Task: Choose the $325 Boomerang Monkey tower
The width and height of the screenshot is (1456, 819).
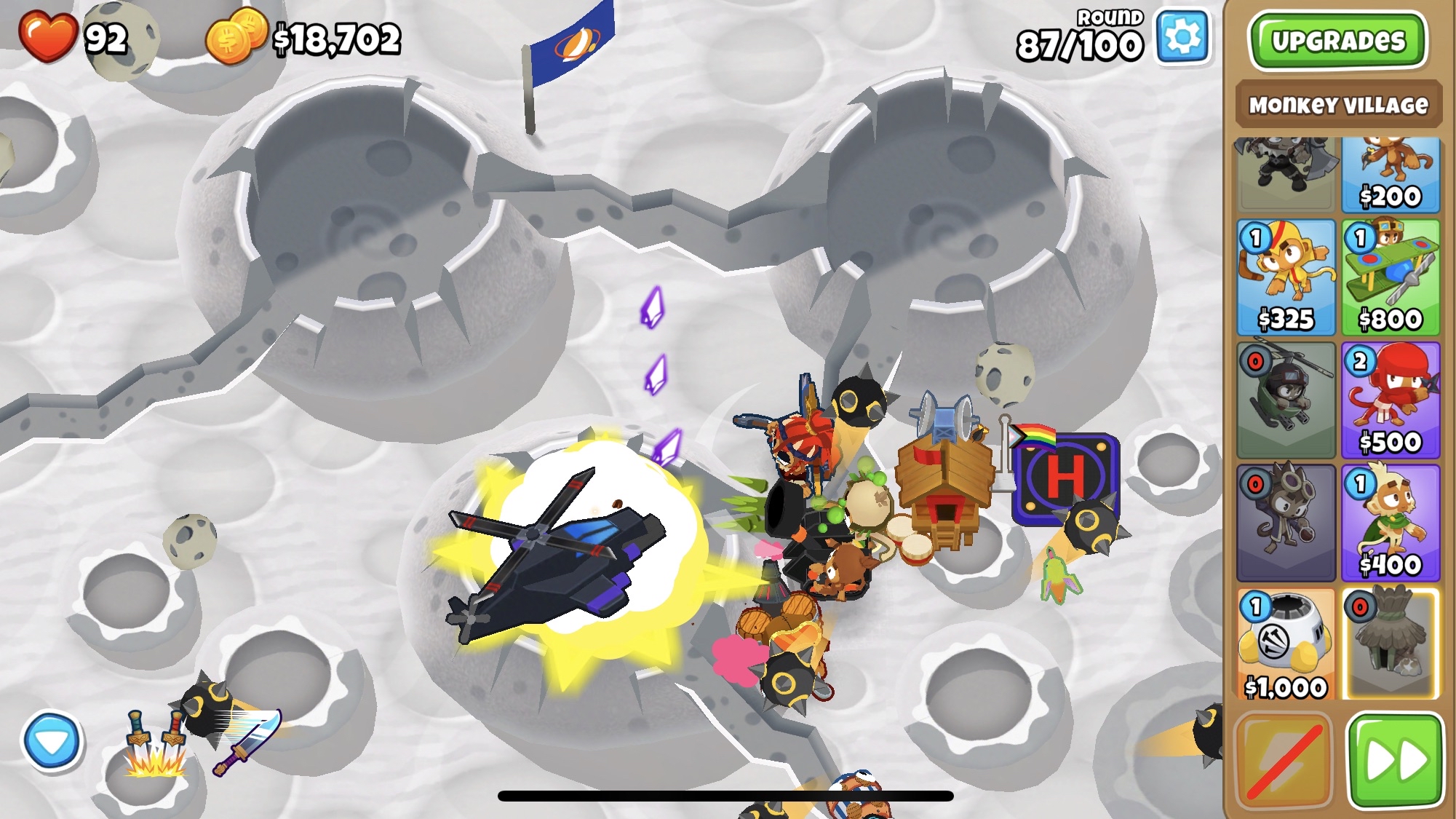Action: 1286,277
